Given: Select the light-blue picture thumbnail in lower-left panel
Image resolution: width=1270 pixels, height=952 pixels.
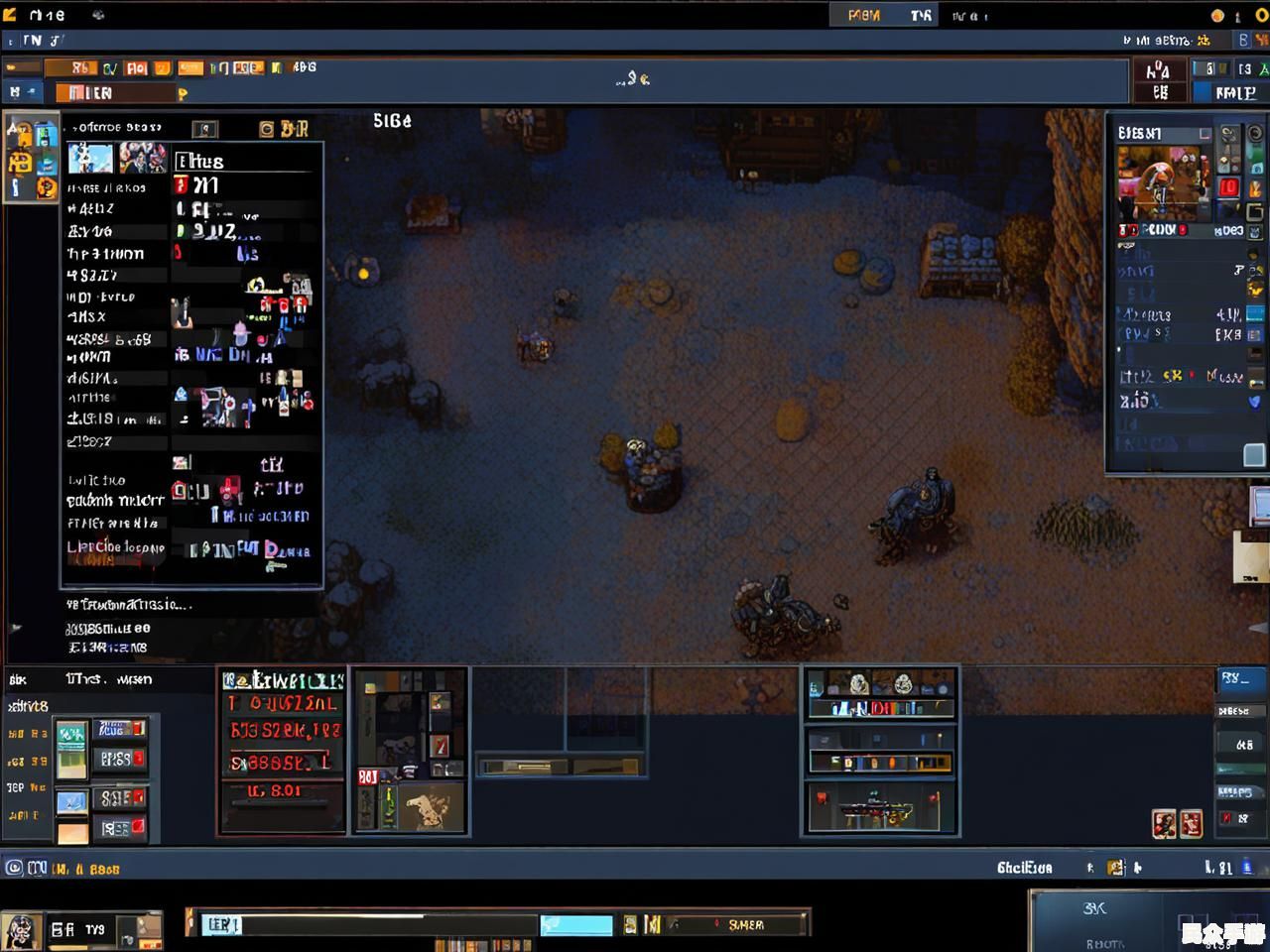Looking at the screenshot, I should click(x=71, y=801).
